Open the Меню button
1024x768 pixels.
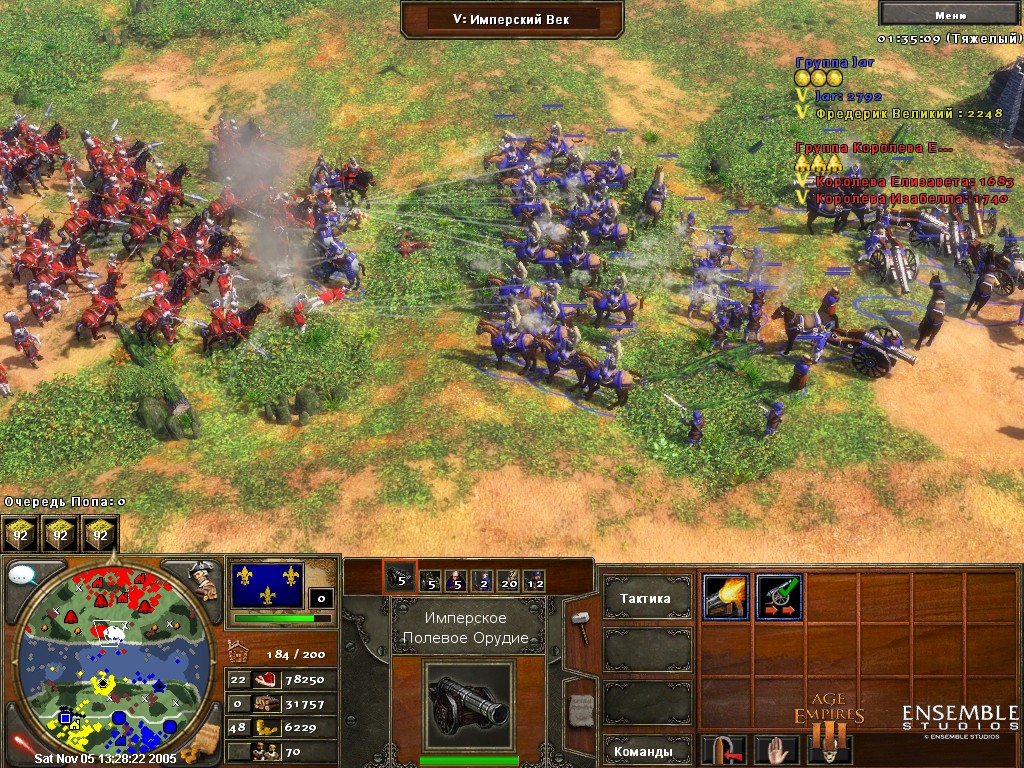(x=950, y=14)
